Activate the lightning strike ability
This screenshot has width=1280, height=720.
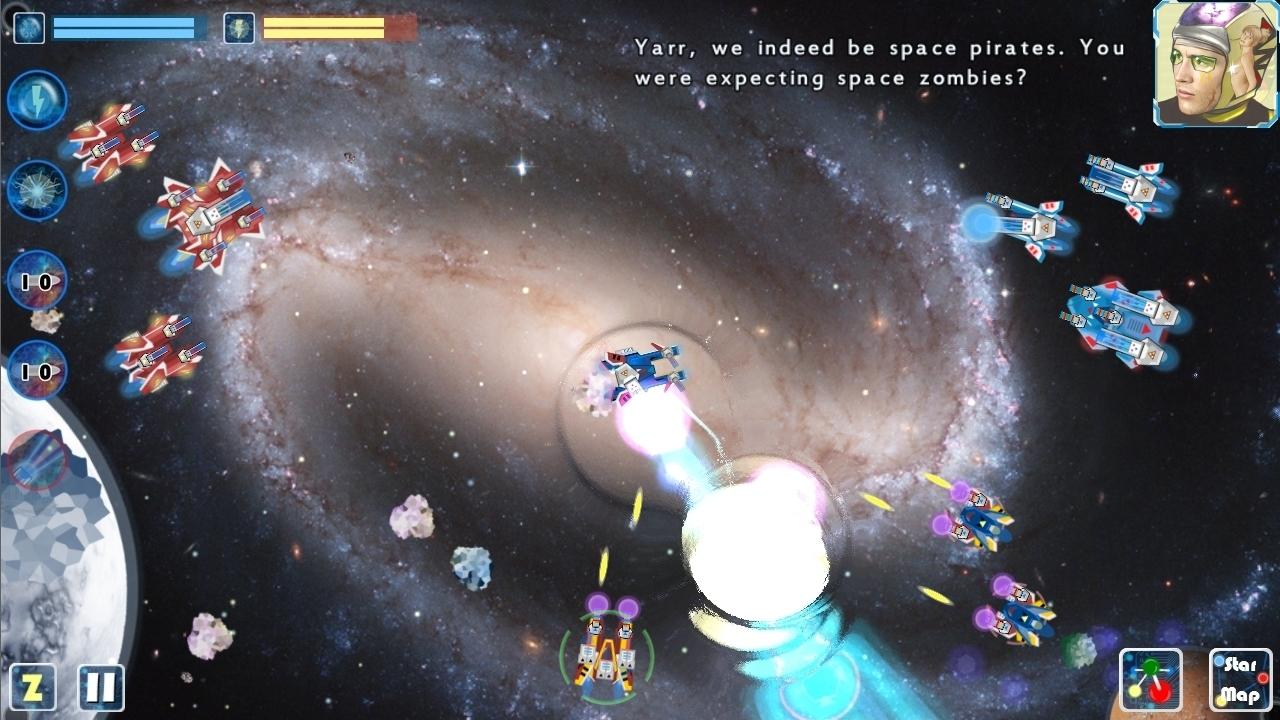coord(37,99)
